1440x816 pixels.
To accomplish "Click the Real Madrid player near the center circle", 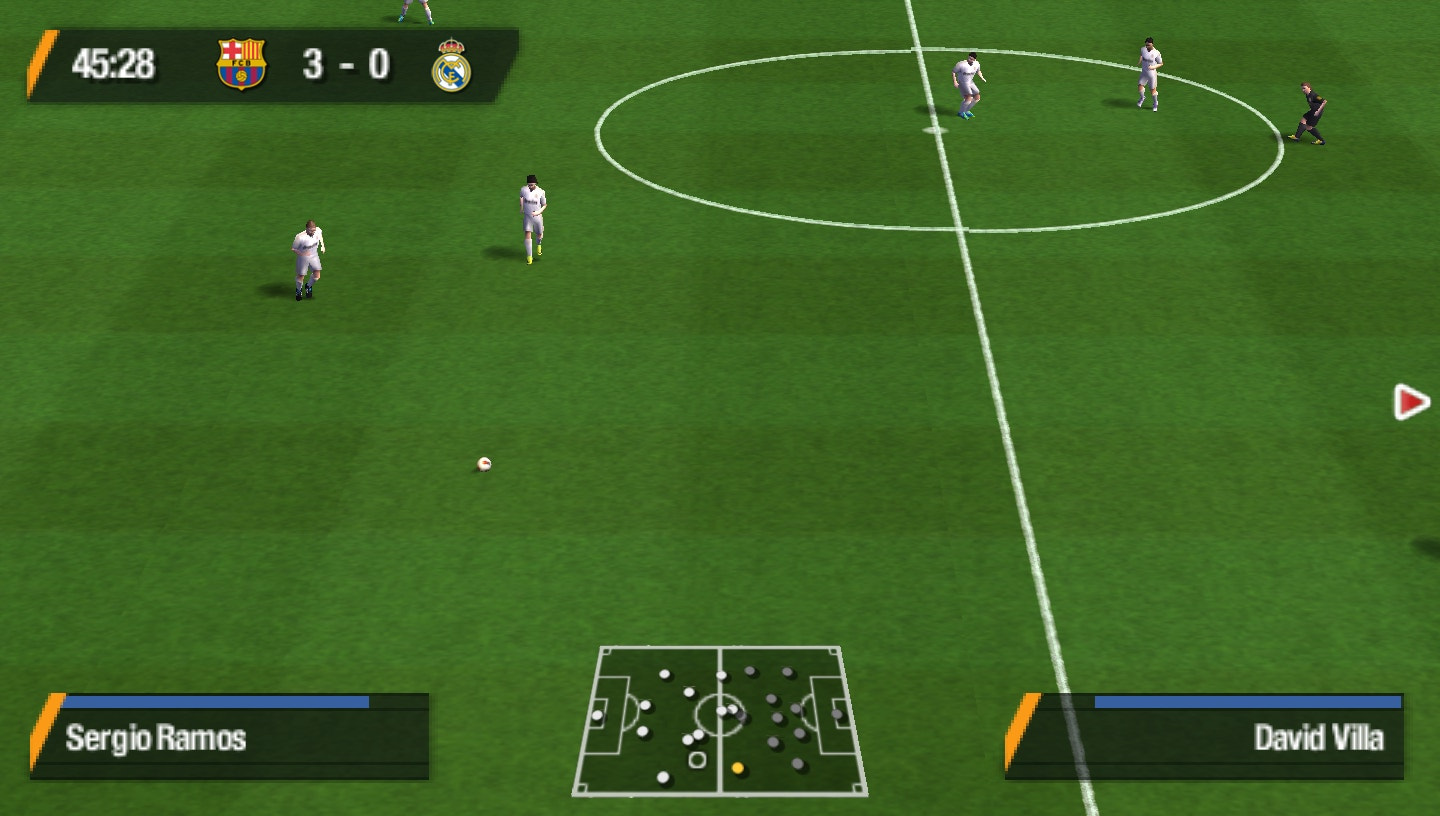I will coord(968,80).
